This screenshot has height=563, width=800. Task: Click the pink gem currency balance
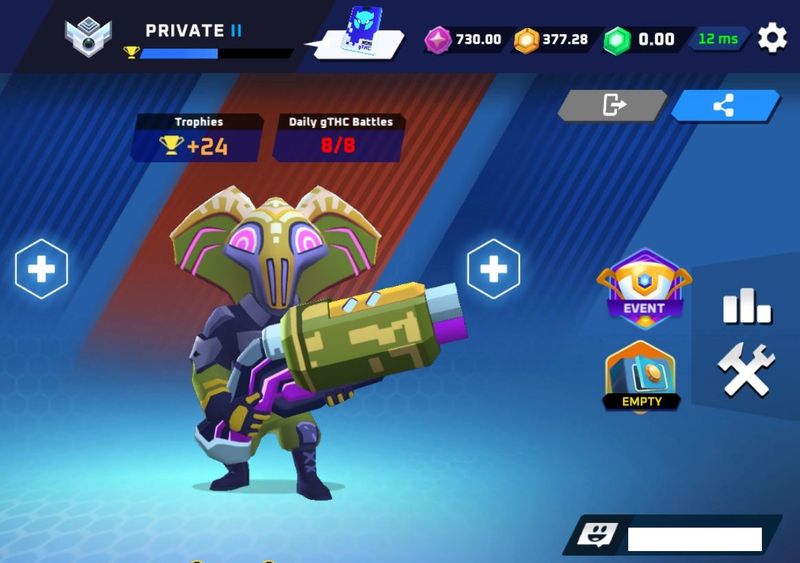(464, 40)
